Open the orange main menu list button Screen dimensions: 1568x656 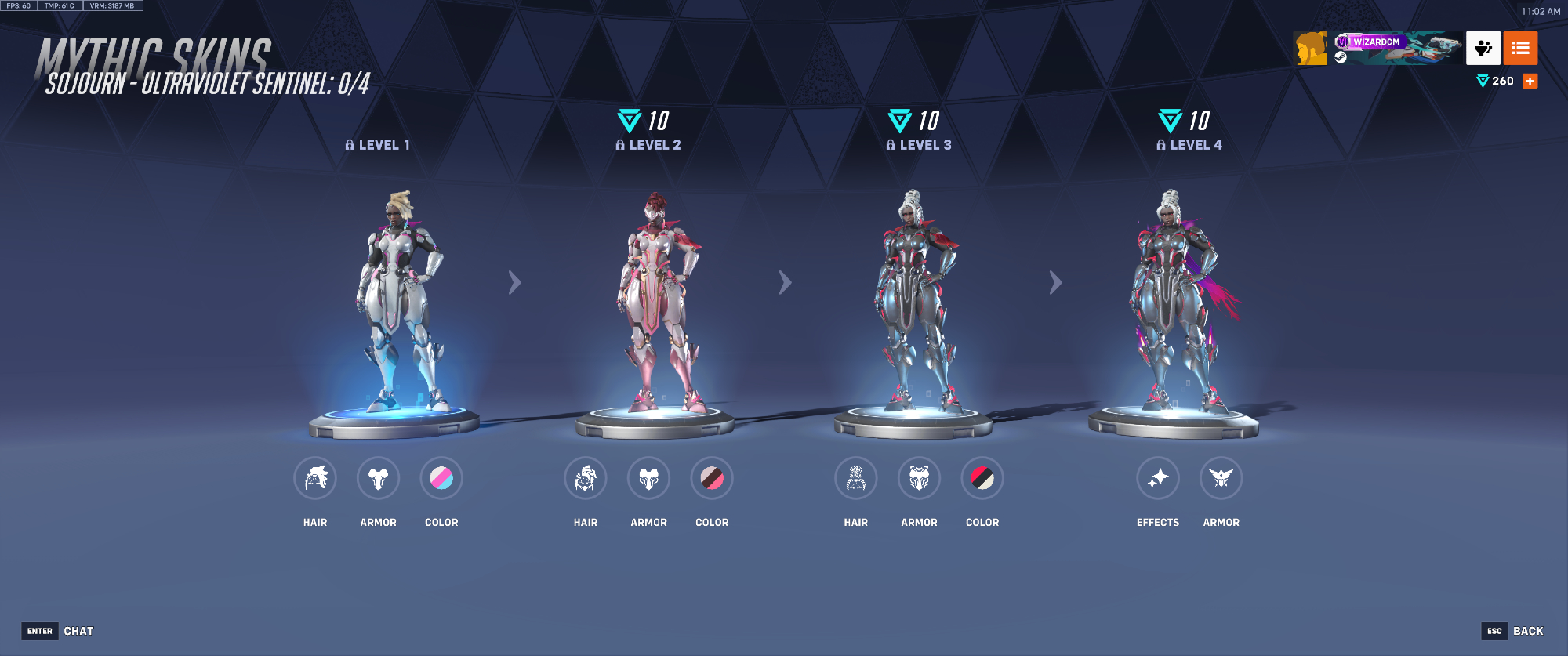coord(1520,48)
